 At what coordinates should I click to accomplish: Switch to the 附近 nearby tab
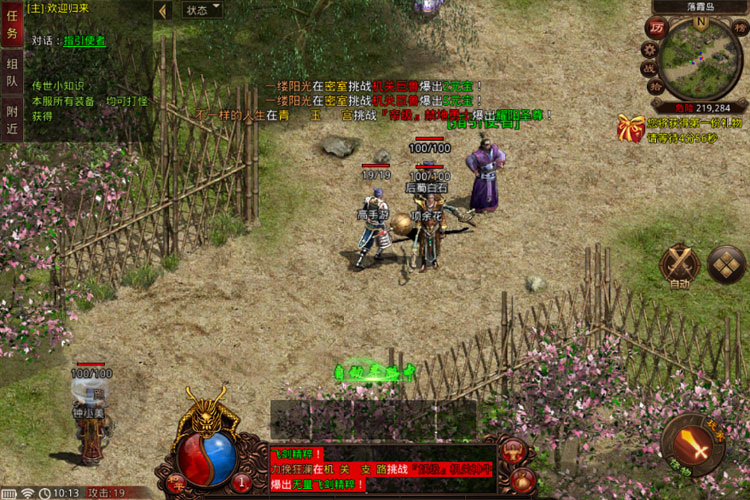pos(12,119)
